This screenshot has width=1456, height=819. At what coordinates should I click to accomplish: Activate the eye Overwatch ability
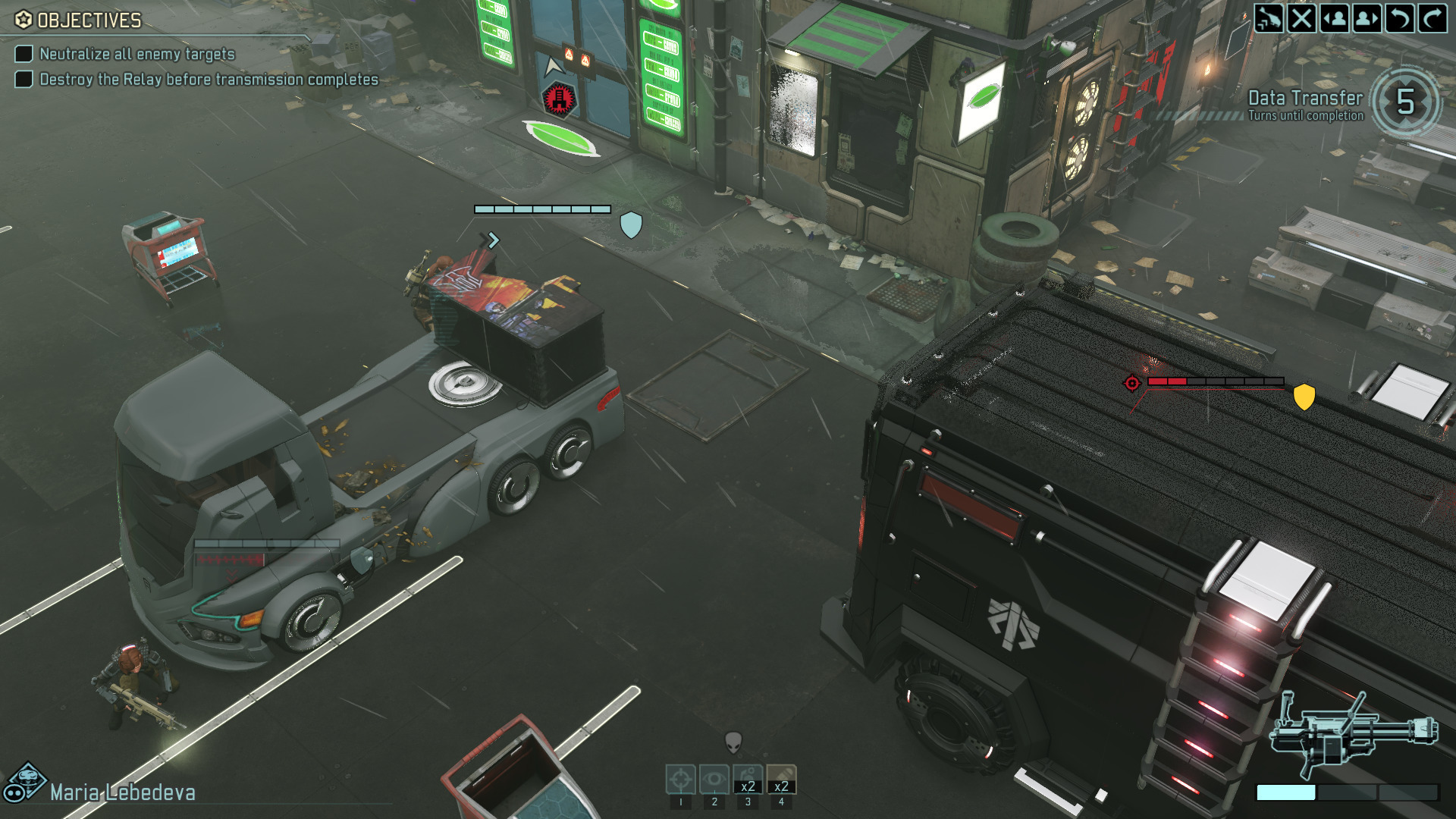[714, 780]
